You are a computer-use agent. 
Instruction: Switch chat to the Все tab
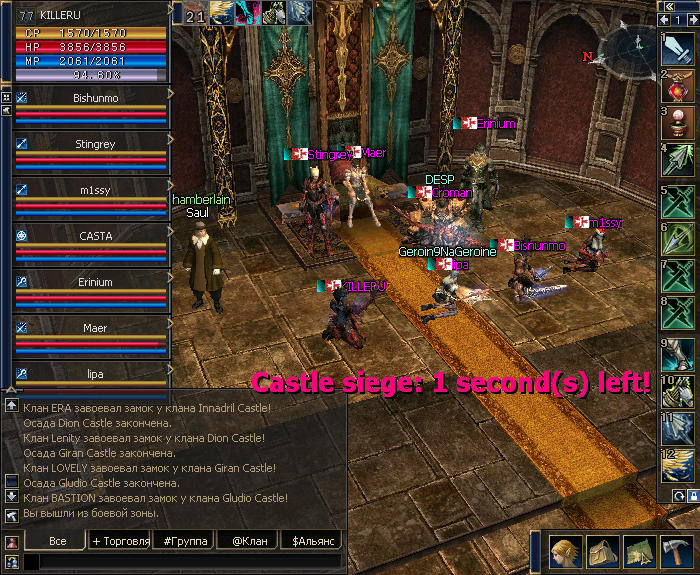(57, 540)
